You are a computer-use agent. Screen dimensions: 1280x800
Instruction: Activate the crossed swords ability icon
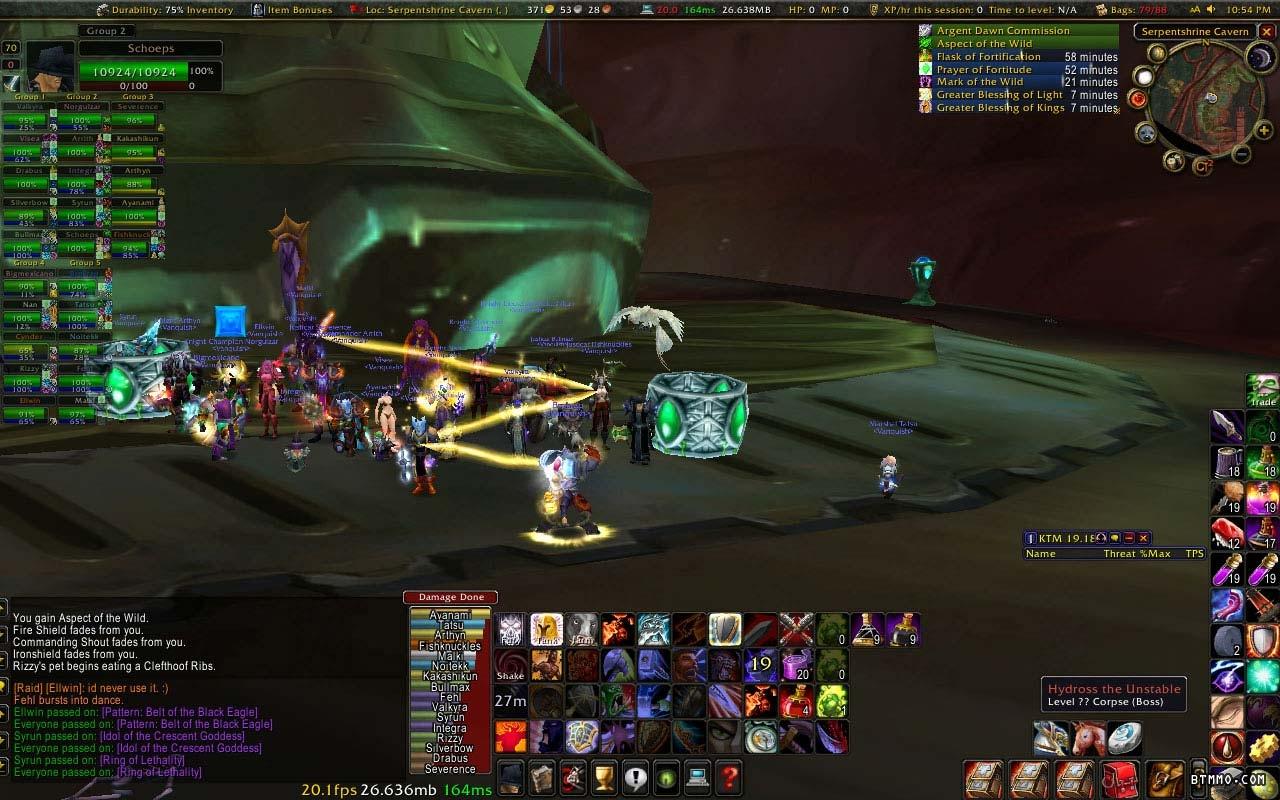click(x=795, y=629)
